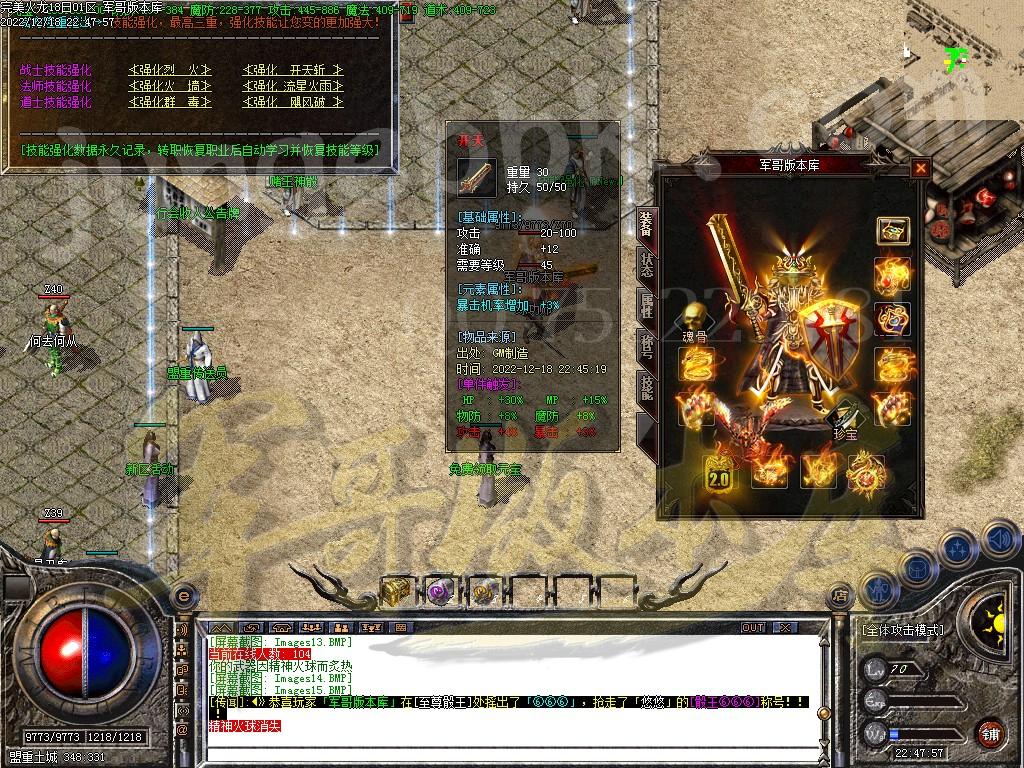Toggle the 全体攻击模式 attack mode label
The width and height of the screenshot is (1024, 768).
point(902,630)
